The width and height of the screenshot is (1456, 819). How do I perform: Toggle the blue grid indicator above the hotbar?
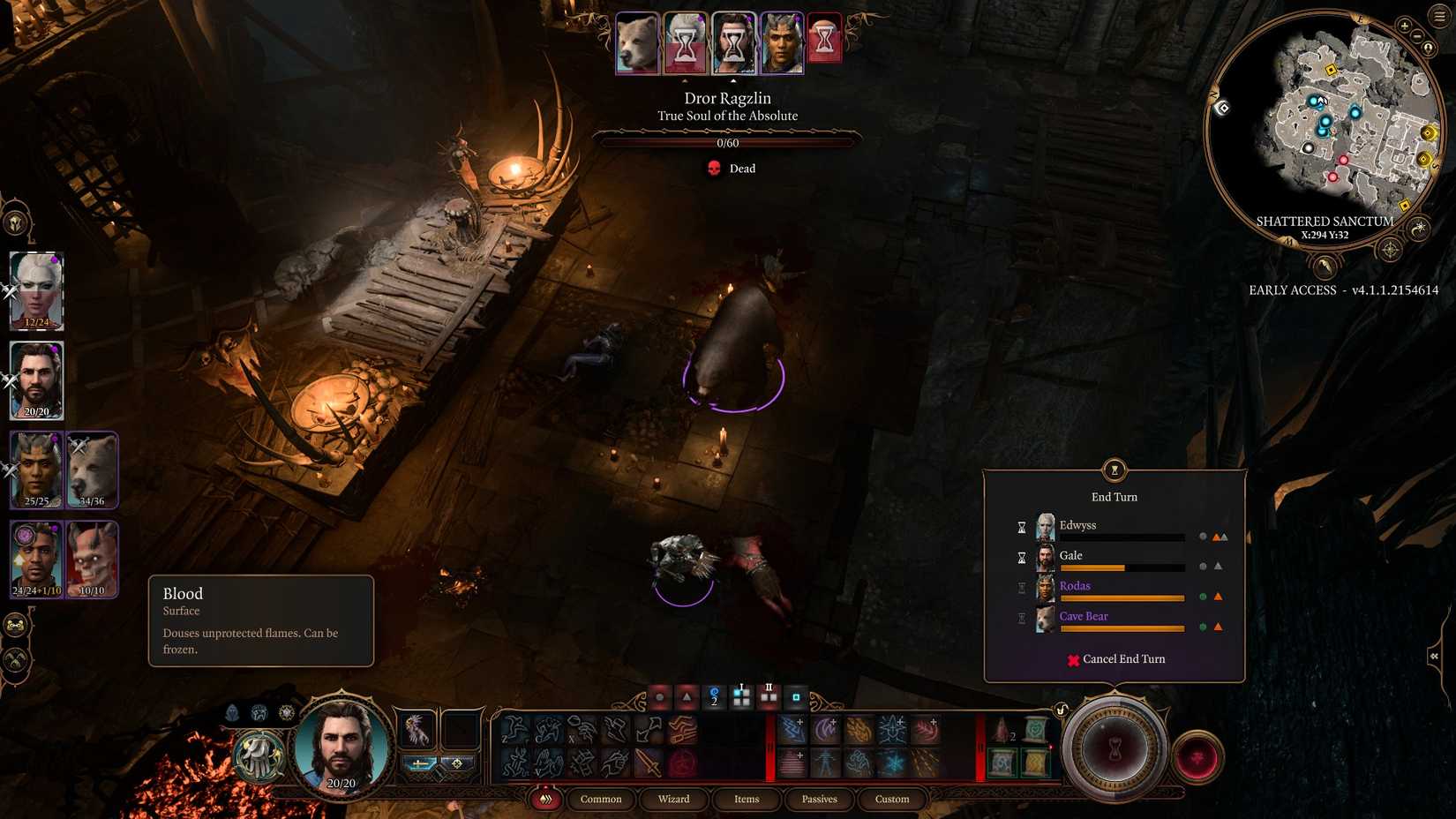(x=741, y=696)
